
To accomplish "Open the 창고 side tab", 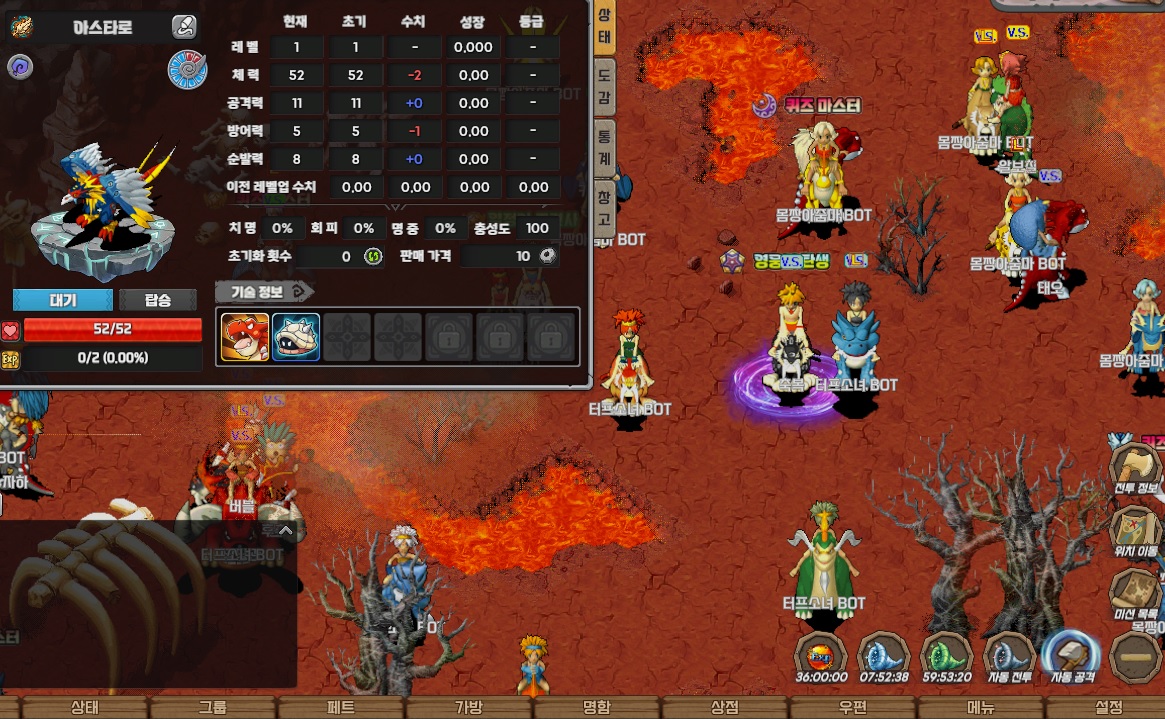I will (604, 206).
